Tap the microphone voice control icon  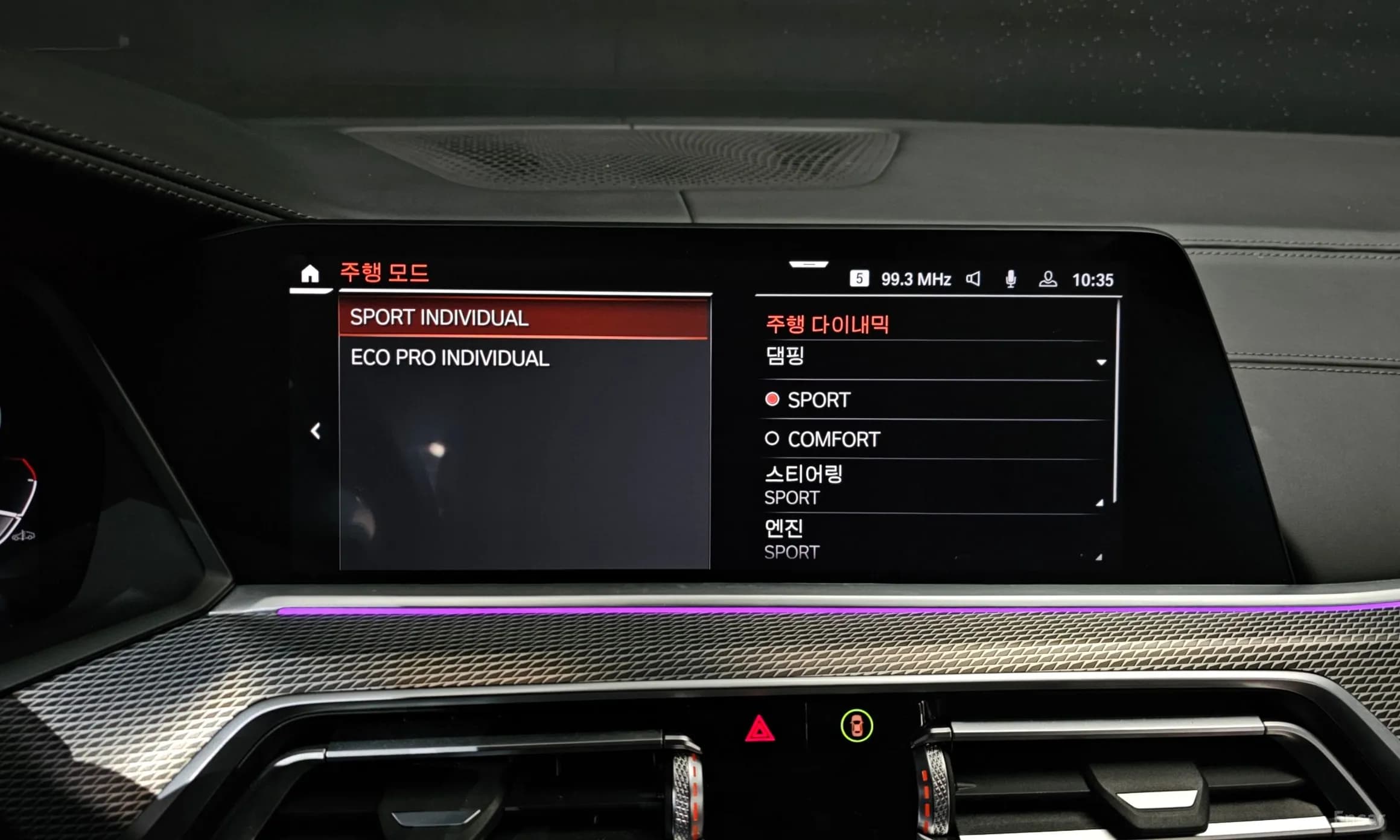(x=1013, y=278)
